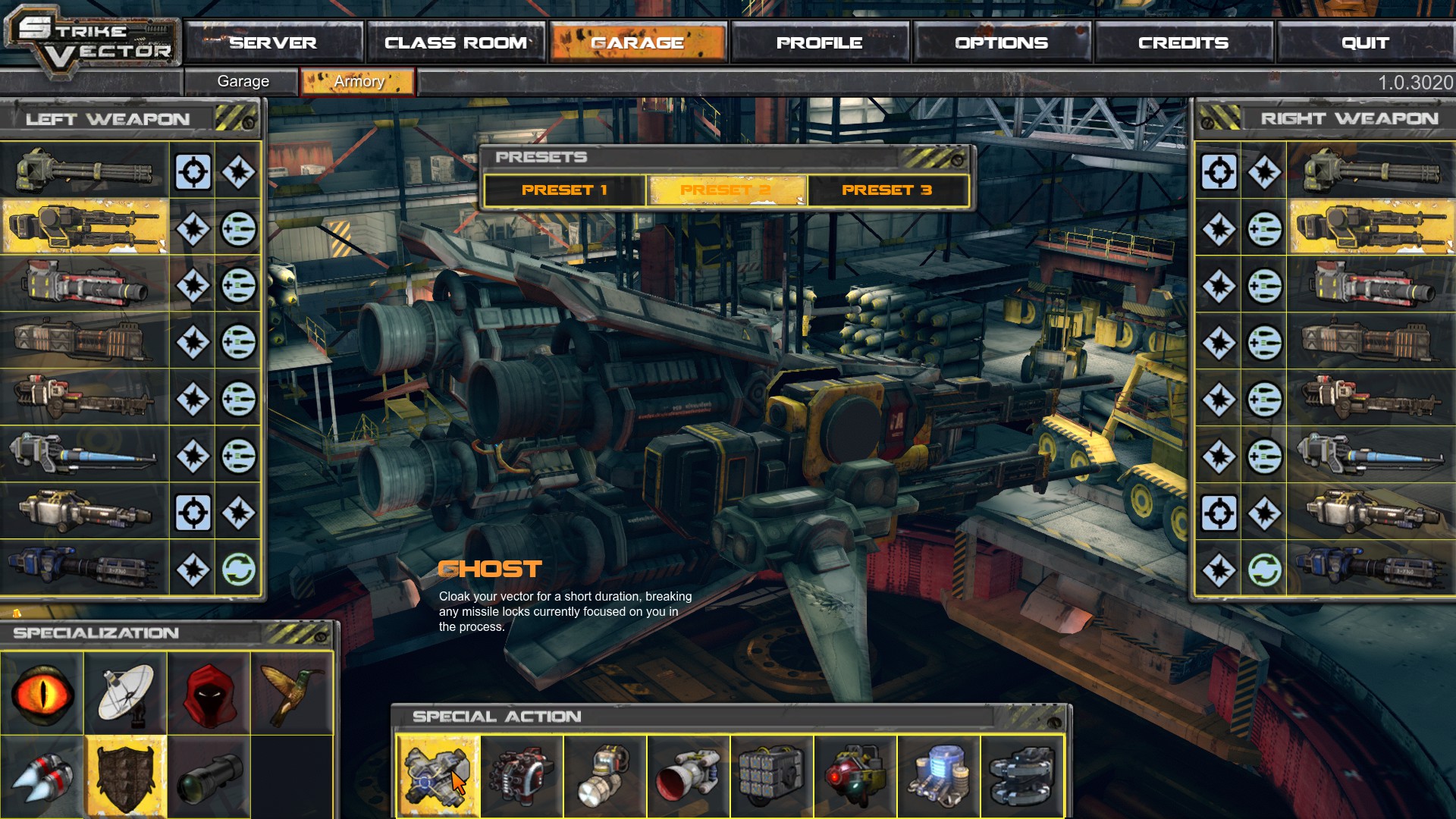Select the red hooded Ghost specialization
The height and width of the screenshot is (819, 1456).
210,694
